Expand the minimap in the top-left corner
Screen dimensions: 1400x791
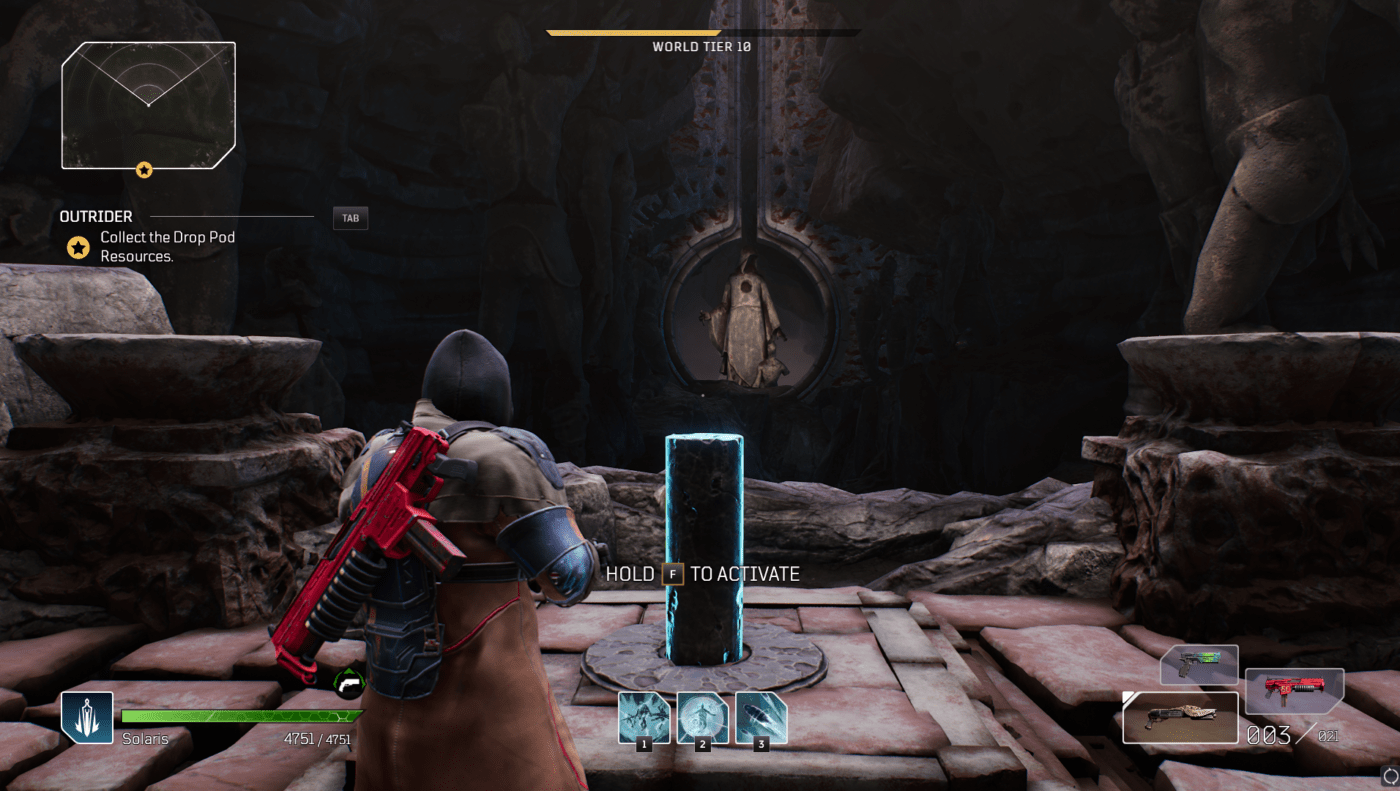coord(148,104)
